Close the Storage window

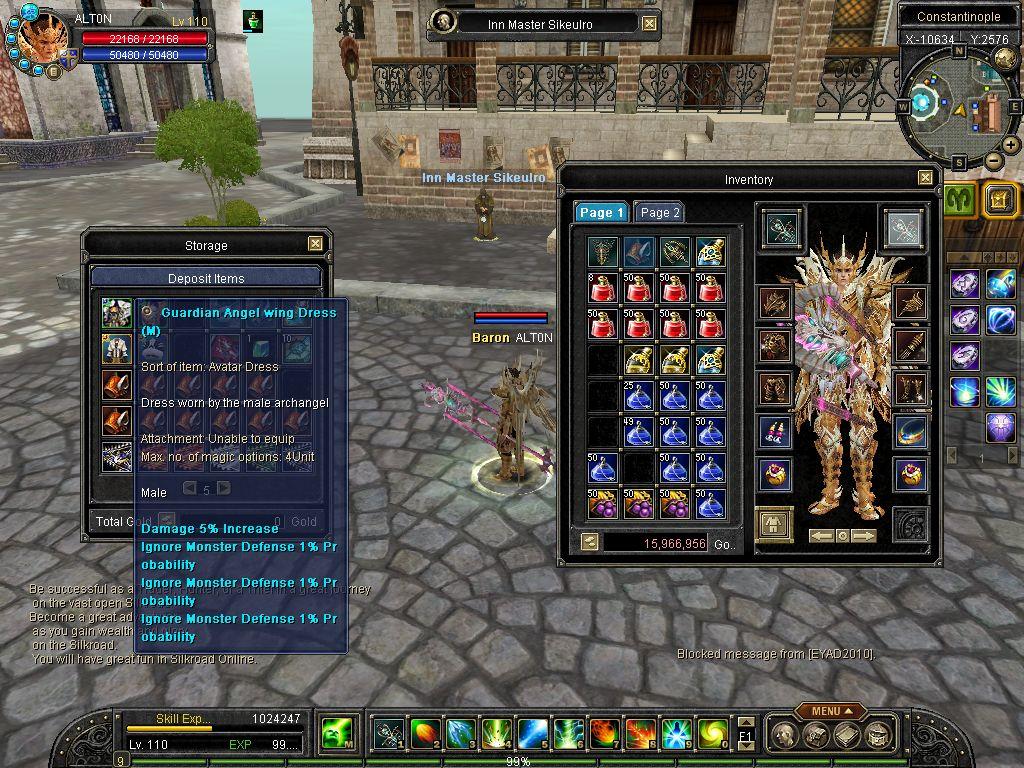pyautogui.click(x=315, y=244)
